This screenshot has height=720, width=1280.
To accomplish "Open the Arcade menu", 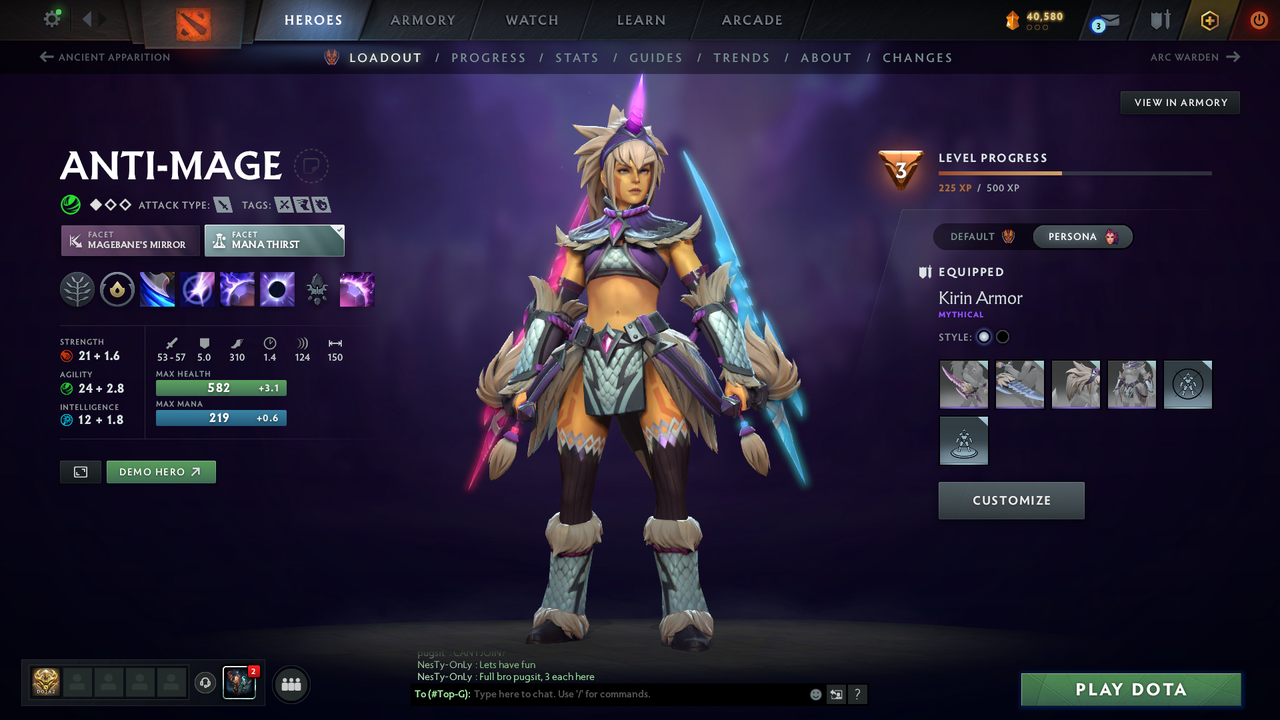I will click(751, 20).
